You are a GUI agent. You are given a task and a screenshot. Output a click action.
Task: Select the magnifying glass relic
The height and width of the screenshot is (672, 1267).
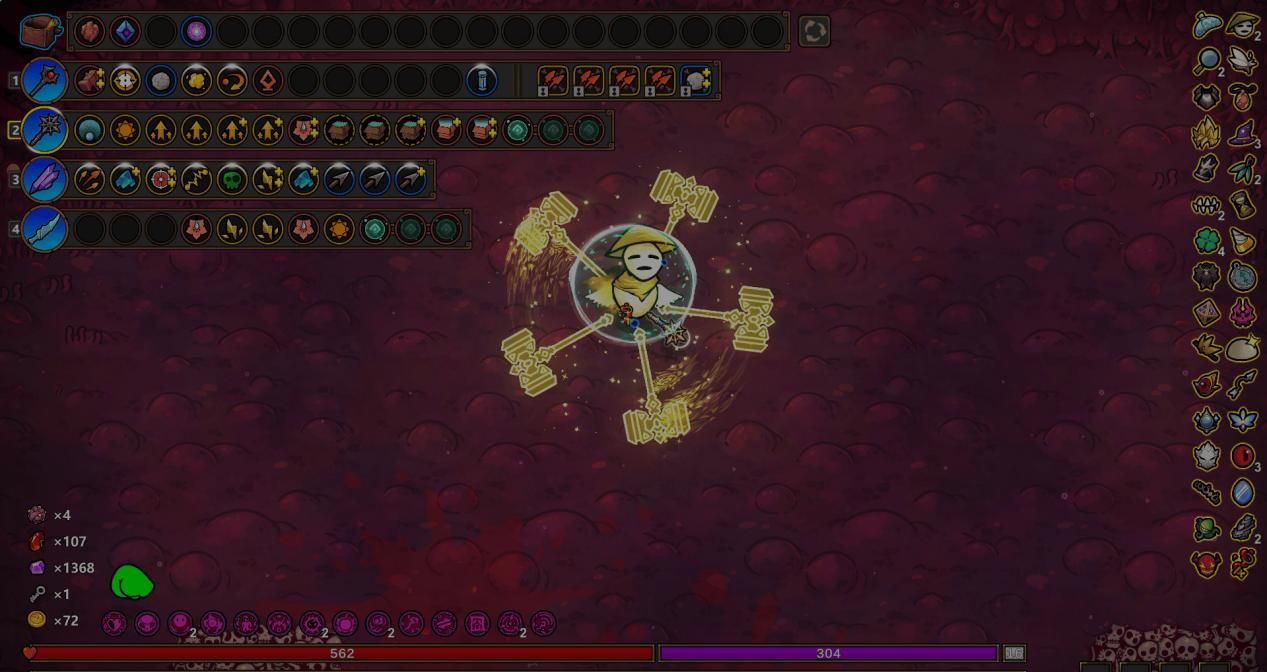coord(1208,61)
